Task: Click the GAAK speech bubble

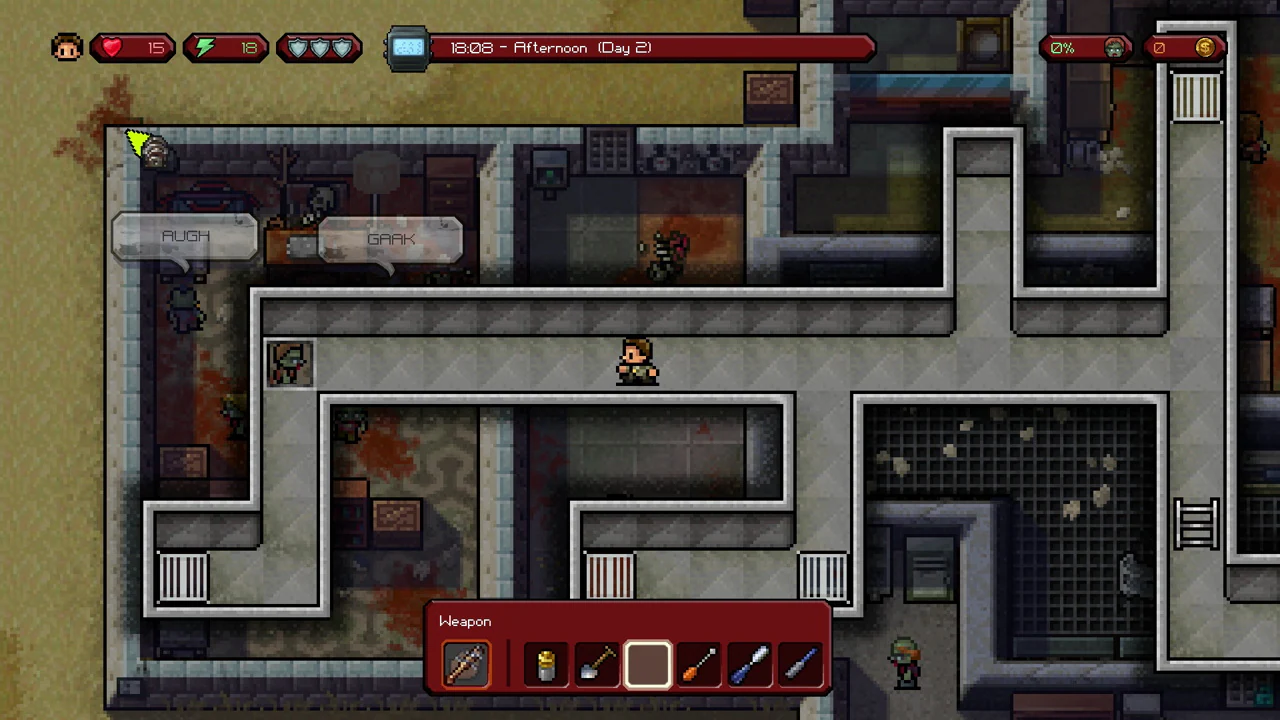Action: click(x=390, y=239)
